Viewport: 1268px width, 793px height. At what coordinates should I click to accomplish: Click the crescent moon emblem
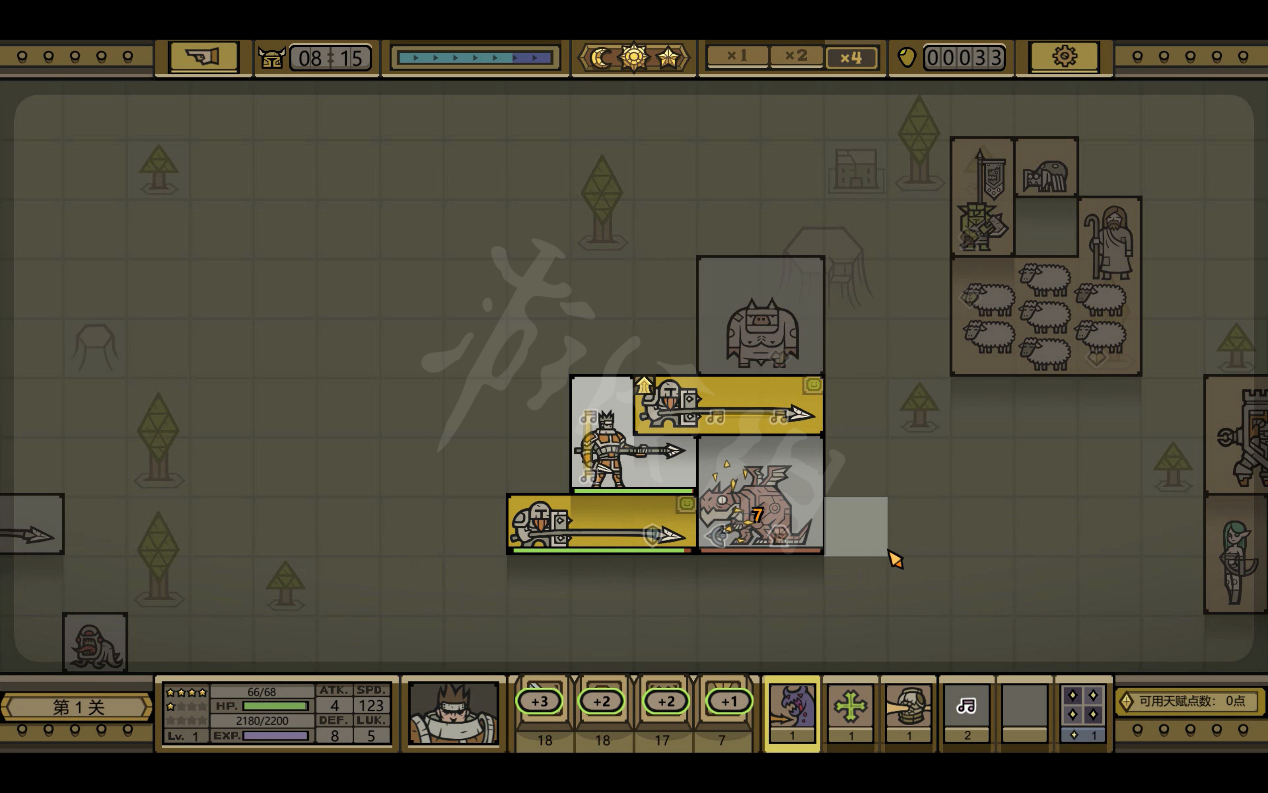(x=600, y=58)
